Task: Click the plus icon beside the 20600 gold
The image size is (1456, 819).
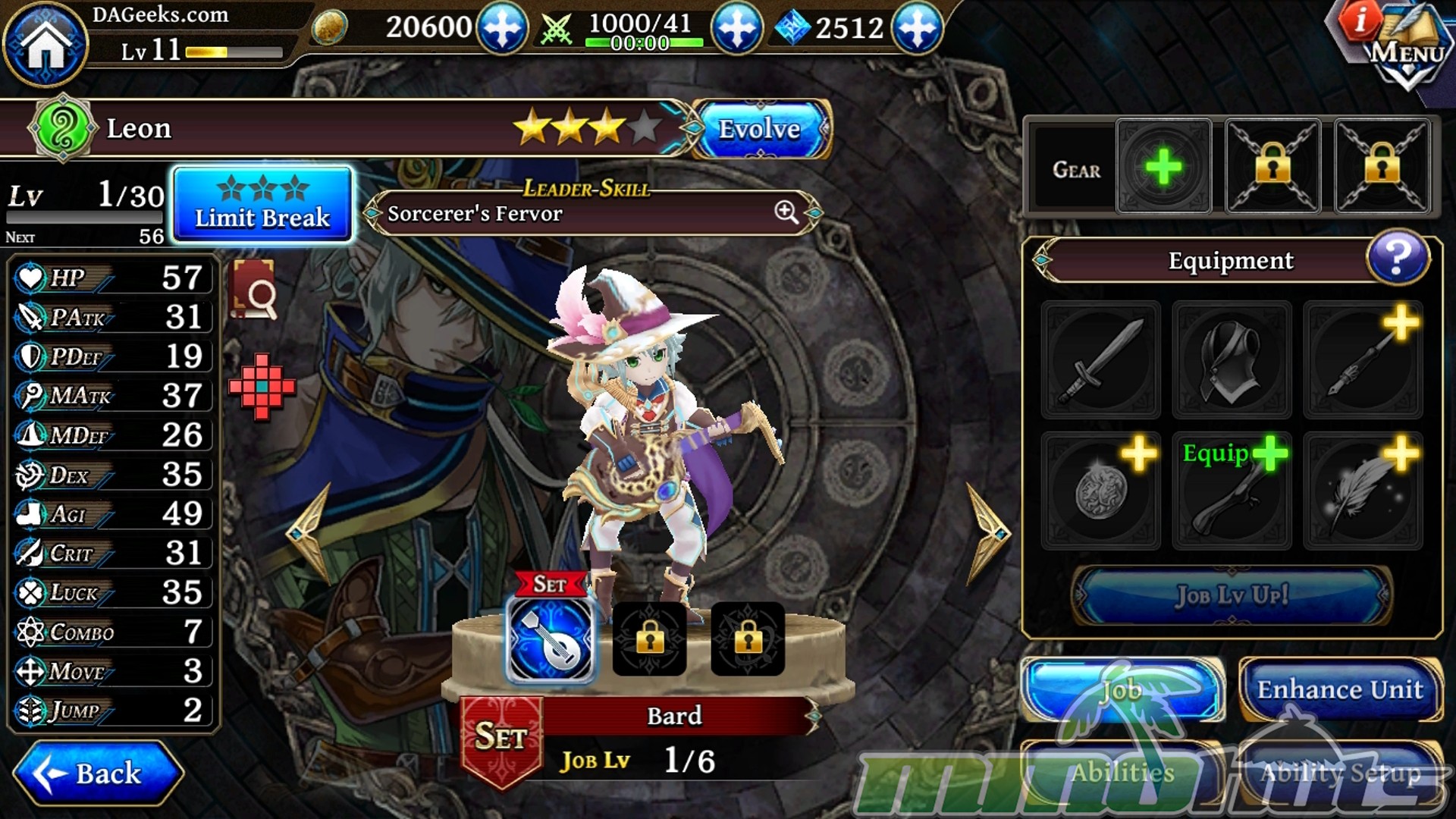Action: [x=504, y=29]
